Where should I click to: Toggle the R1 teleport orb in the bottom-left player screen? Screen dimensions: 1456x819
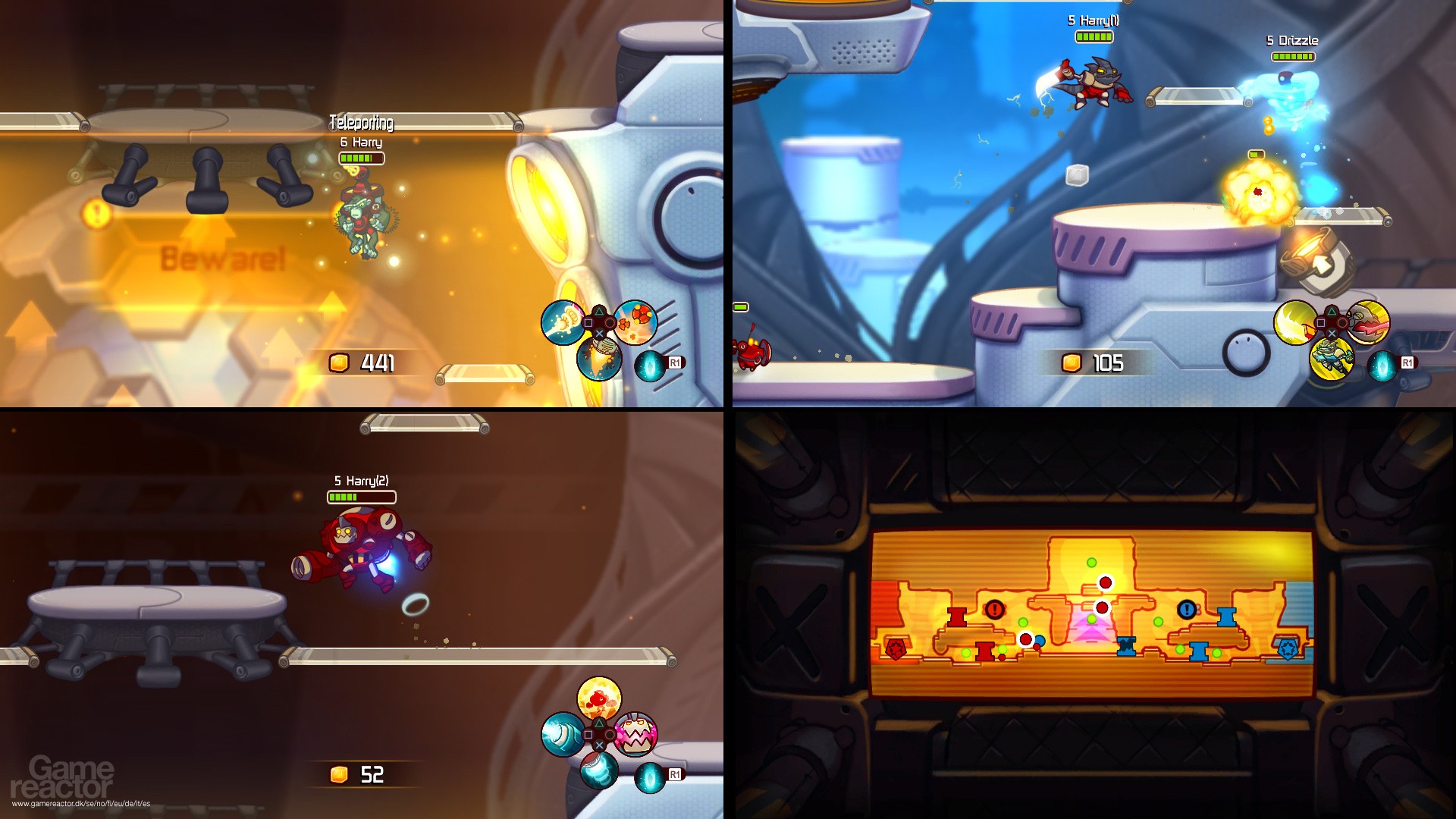[649, 777]
